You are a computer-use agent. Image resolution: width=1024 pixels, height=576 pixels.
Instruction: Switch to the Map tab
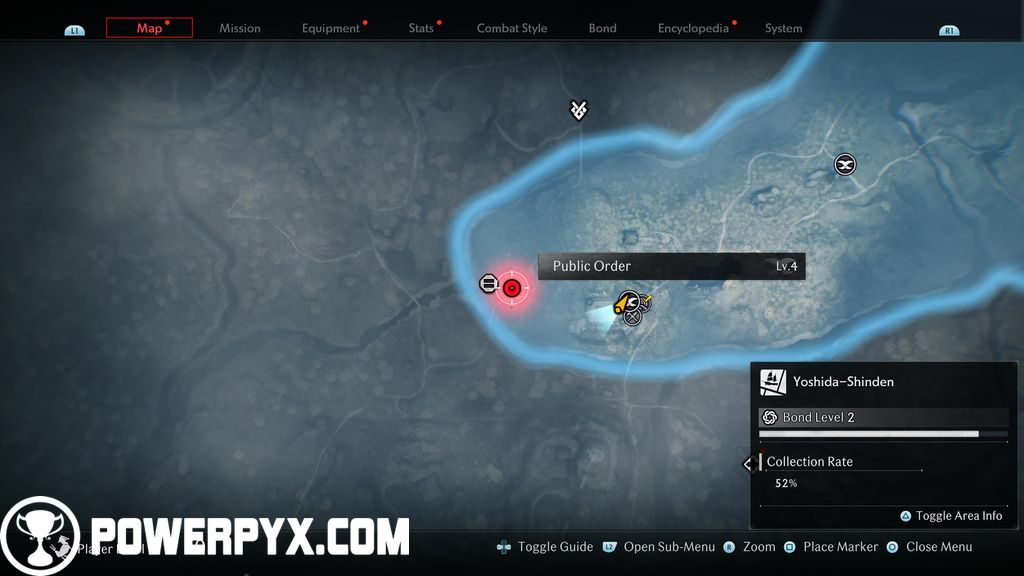(x=149, y=28)
